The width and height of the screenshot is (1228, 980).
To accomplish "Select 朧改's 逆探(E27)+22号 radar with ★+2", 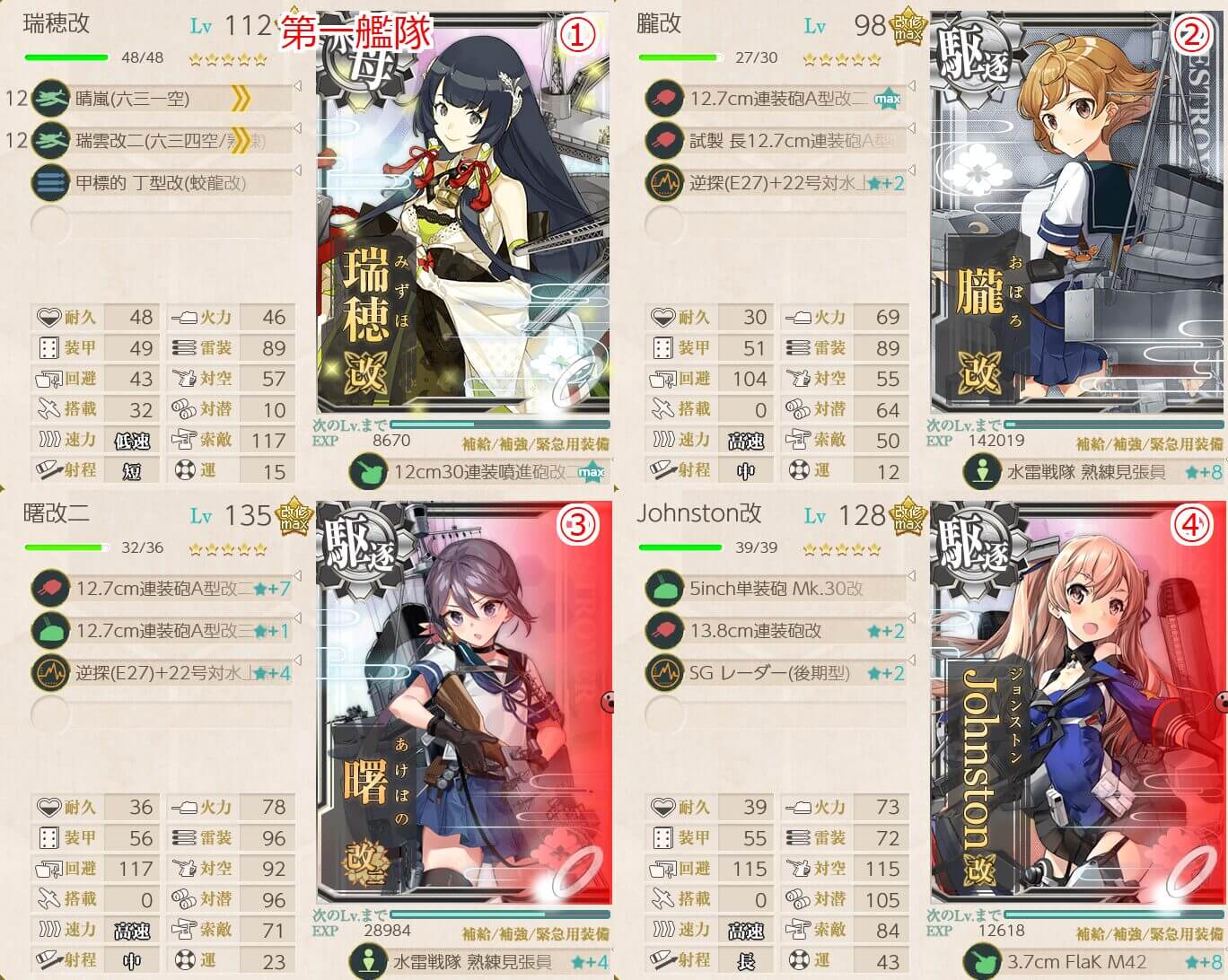I will (x=776, y=182).
